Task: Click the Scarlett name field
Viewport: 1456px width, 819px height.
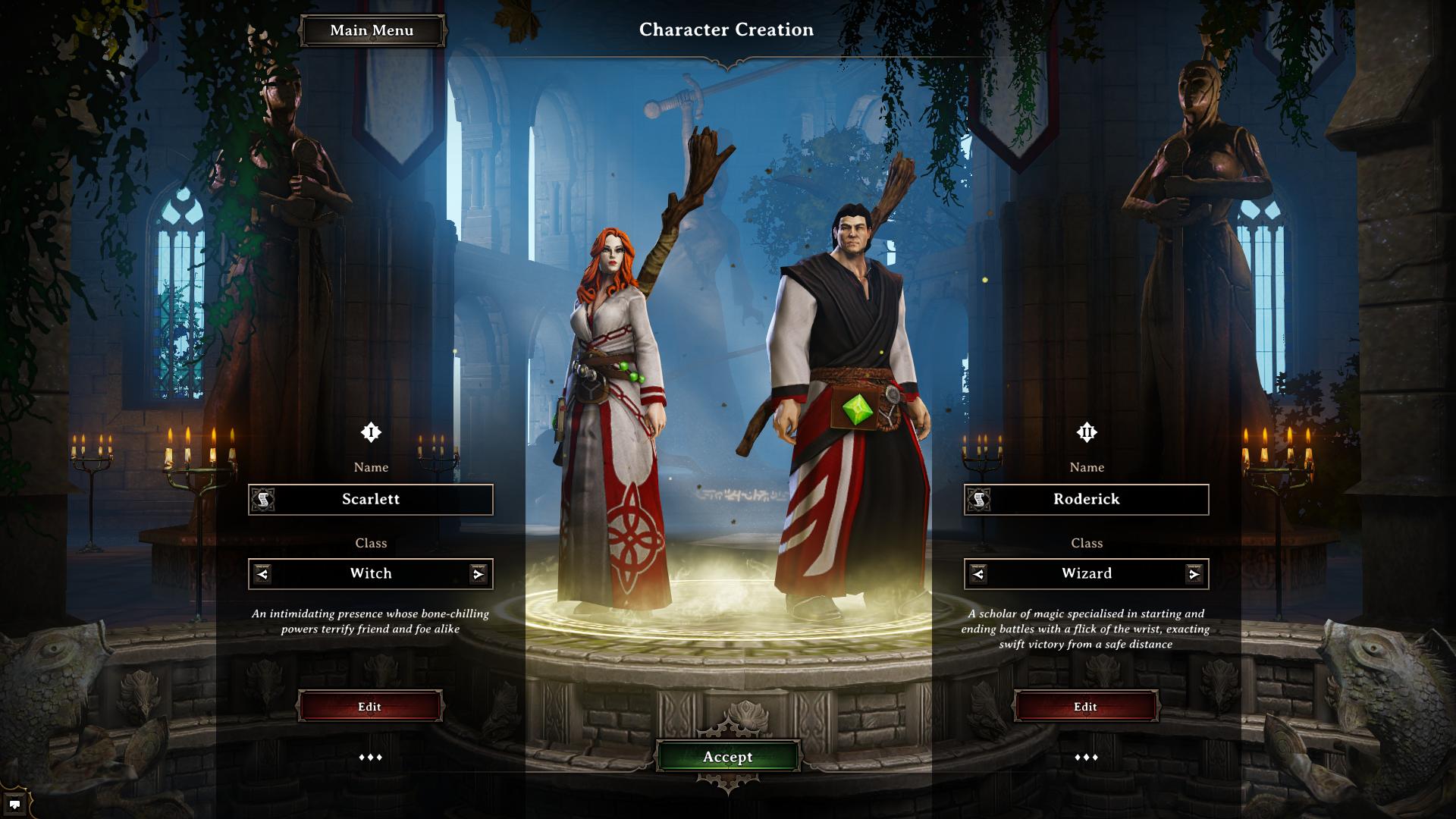Action: (x=379, y=499)
